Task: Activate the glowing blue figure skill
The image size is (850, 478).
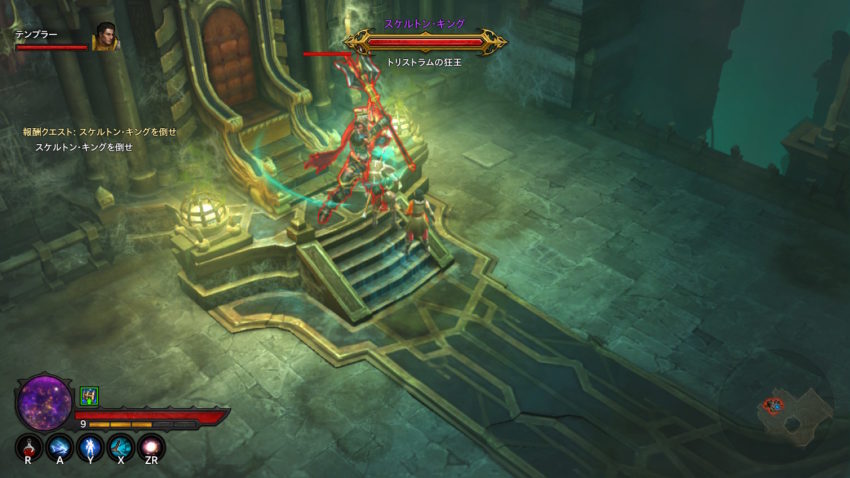Action: coord(90,446)
